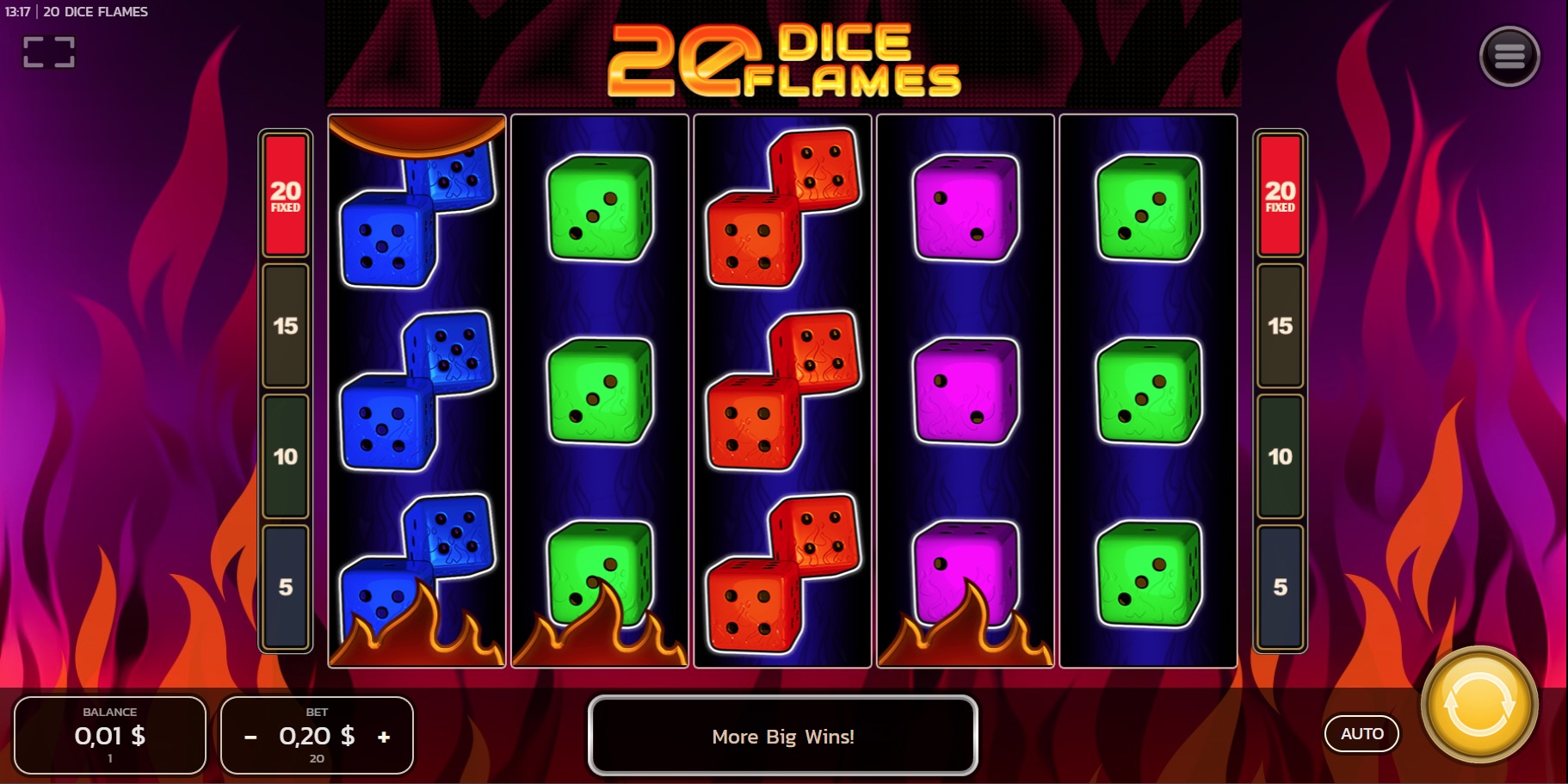Open the Balance panel
The height and width of the screenshot is (784, 1568).
pos(109,735)
